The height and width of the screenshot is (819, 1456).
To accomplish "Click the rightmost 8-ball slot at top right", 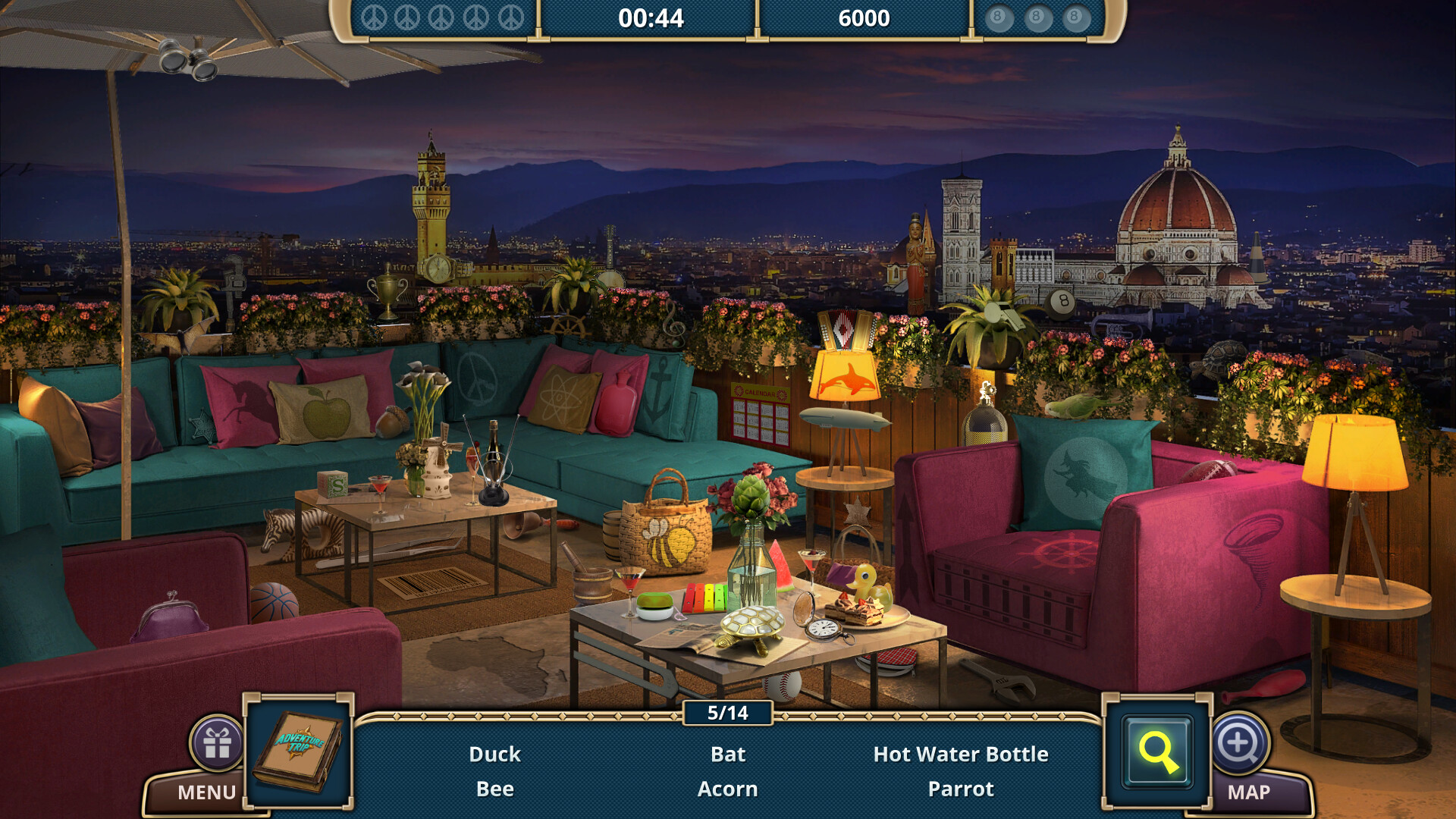I will (x=1074, y=15).
